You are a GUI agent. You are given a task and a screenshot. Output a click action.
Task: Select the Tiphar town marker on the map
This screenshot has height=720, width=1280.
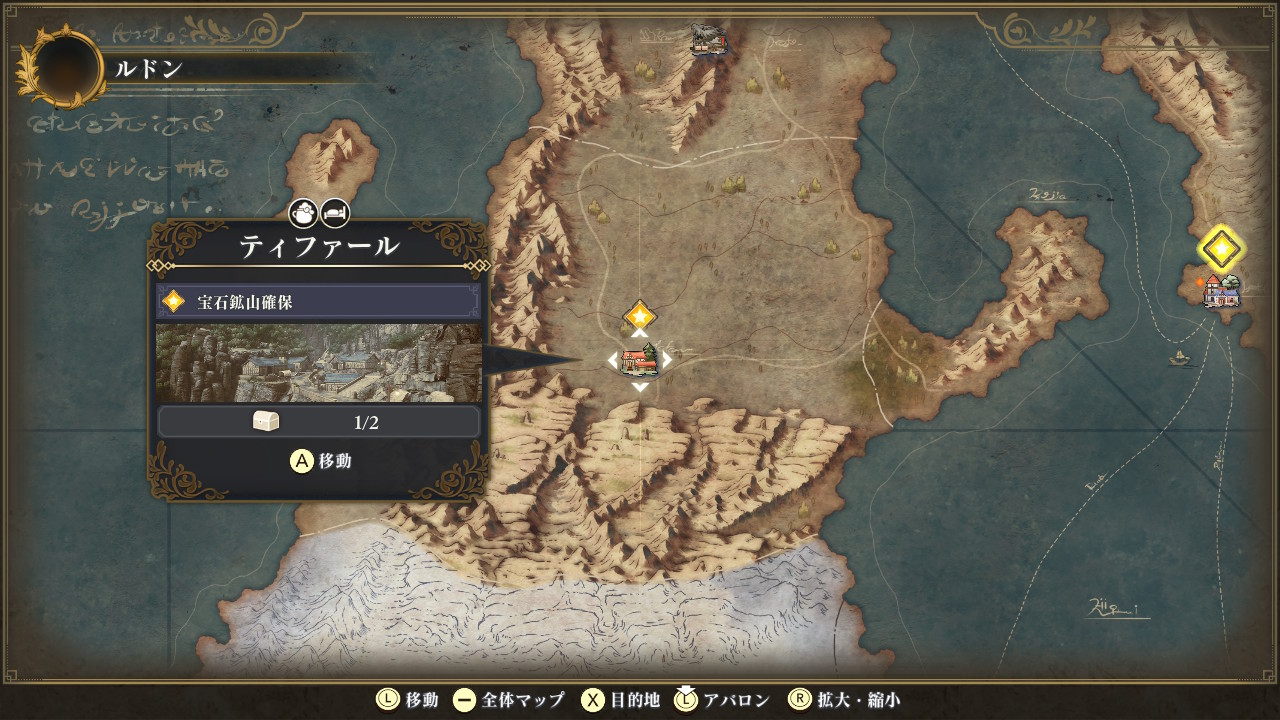(639, 360)
